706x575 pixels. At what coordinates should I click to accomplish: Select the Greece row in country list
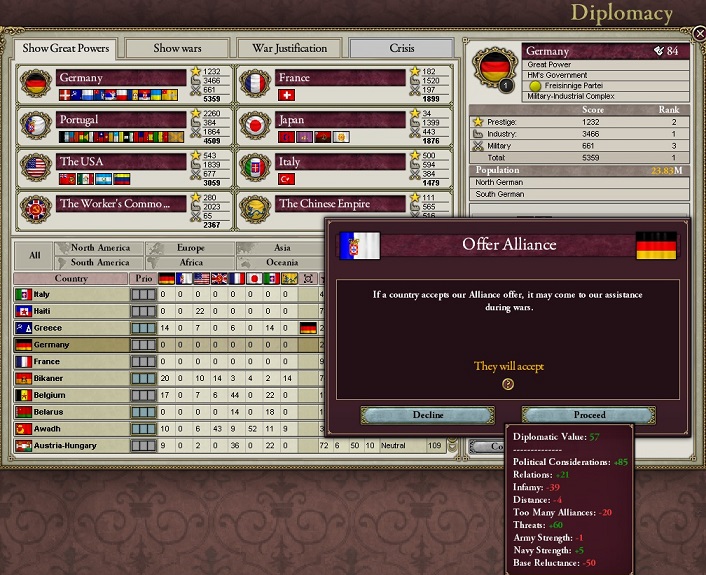(x=70, y=327)
